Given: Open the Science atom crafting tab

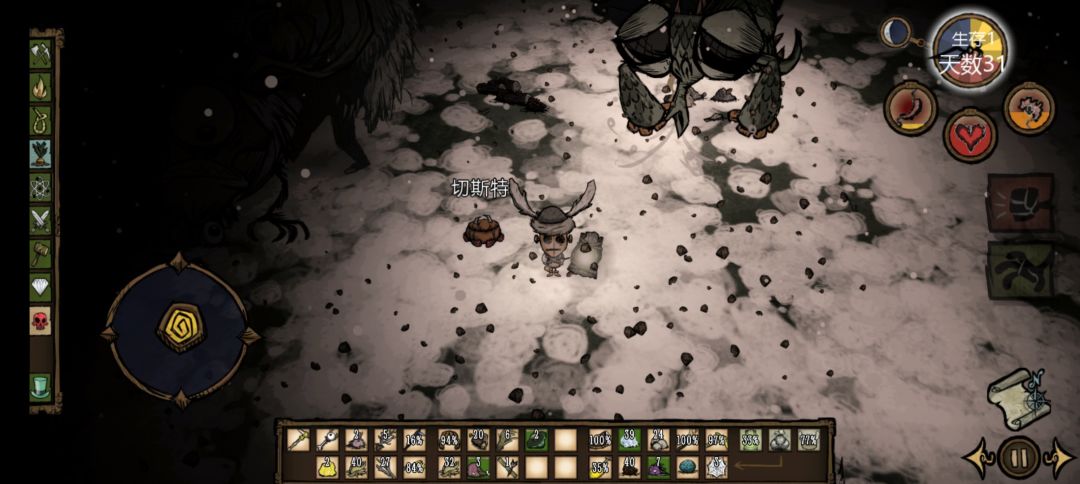Looking at the screenshot, I should point(40,186).
